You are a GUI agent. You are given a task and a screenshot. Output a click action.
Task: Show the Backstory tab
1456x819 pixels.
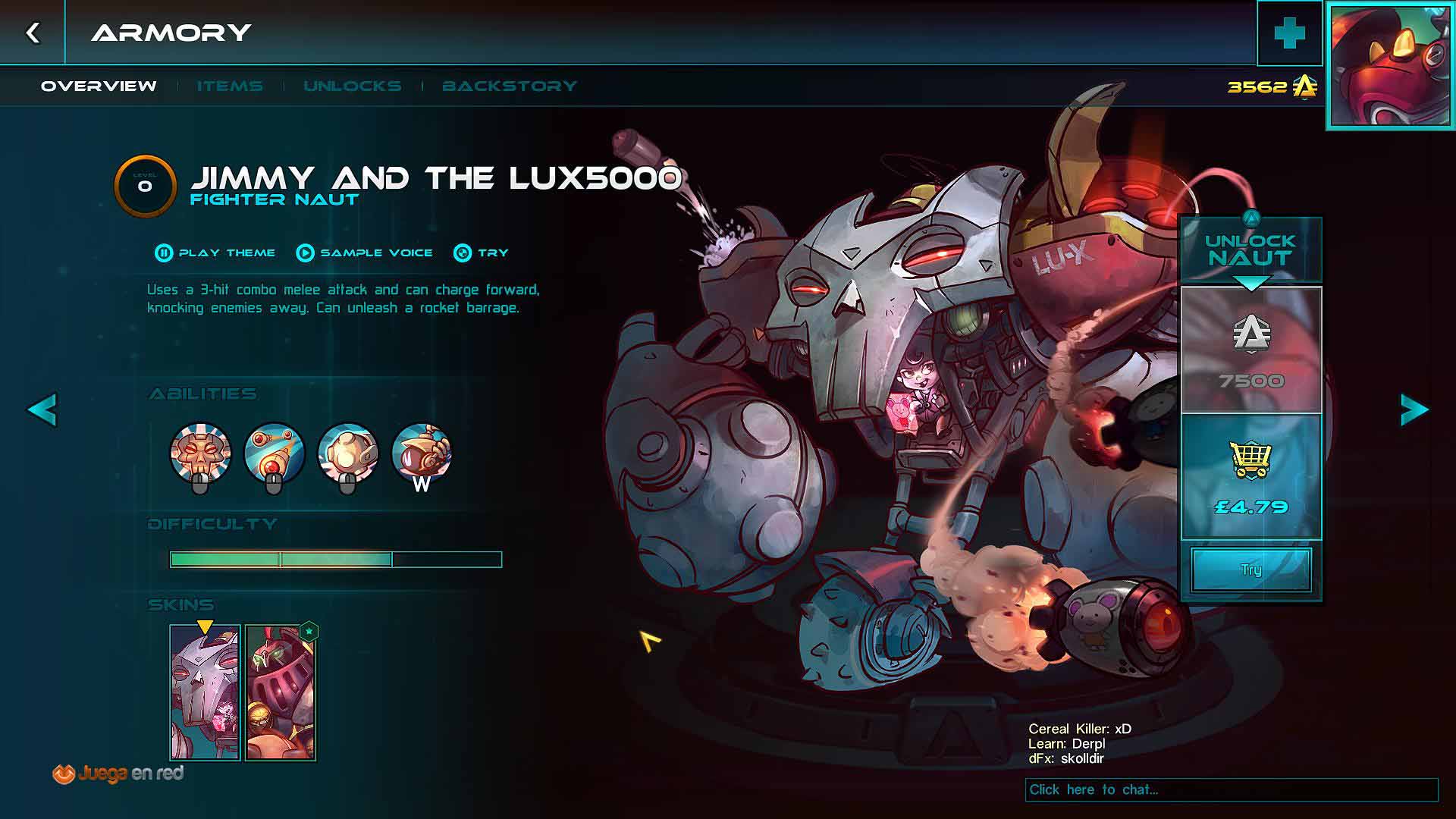(510, 86)
